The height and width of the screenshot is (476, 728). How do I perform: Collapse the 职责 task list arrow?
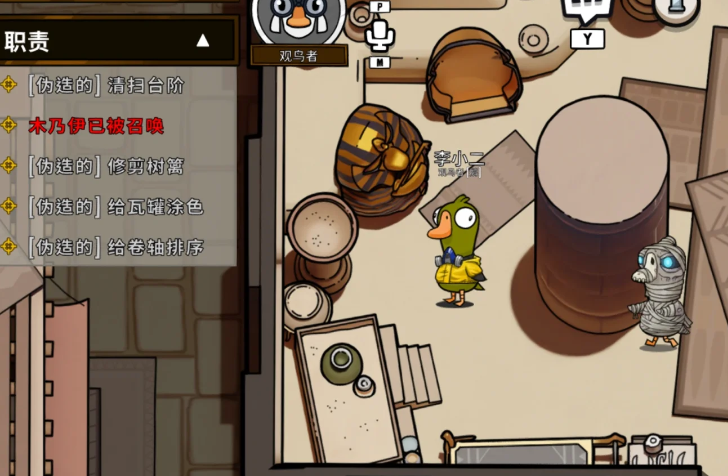pos(203,41)
